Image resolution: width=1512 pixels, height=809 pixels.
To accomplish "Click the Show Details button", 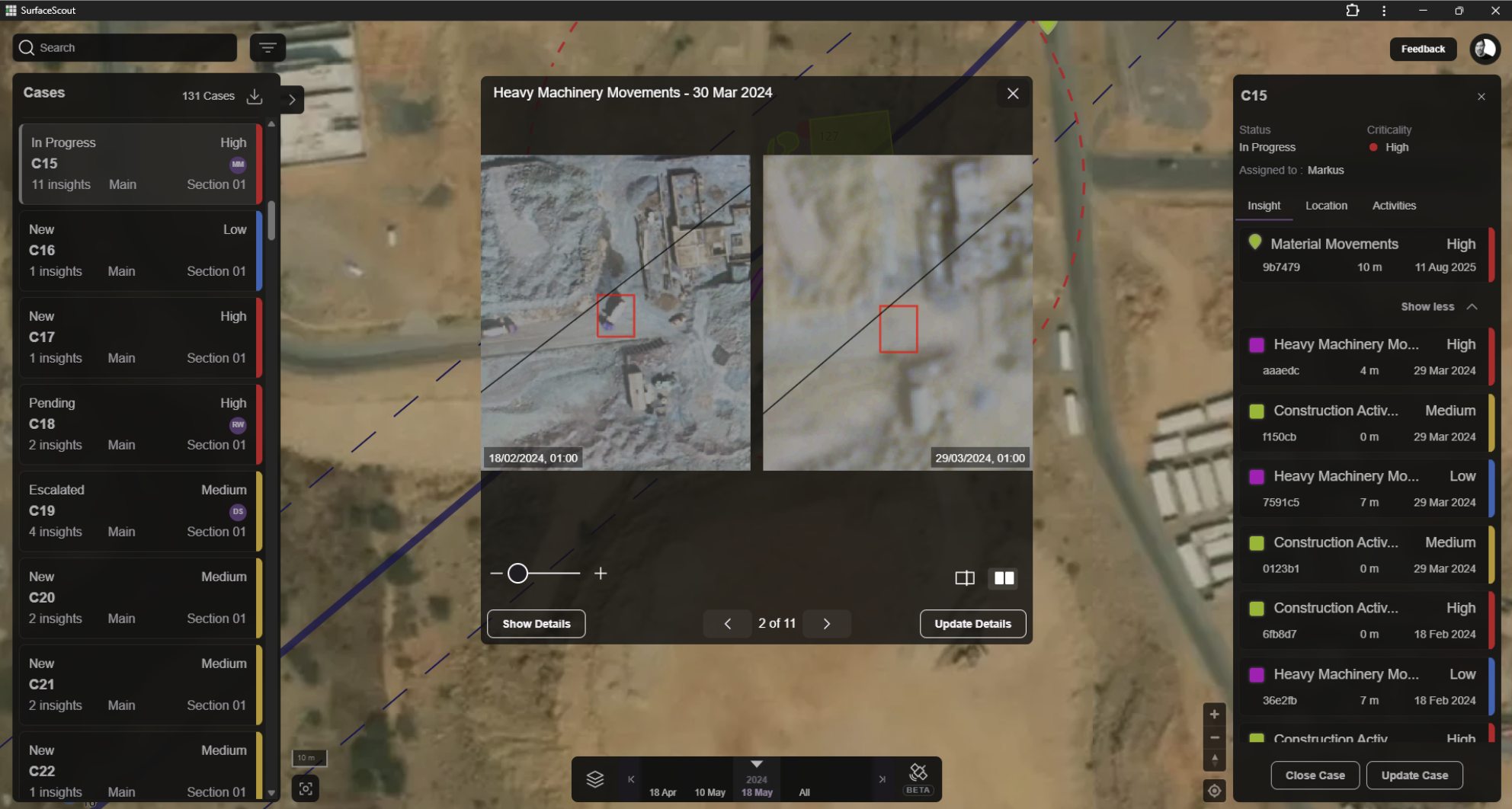I will point(536,623).
